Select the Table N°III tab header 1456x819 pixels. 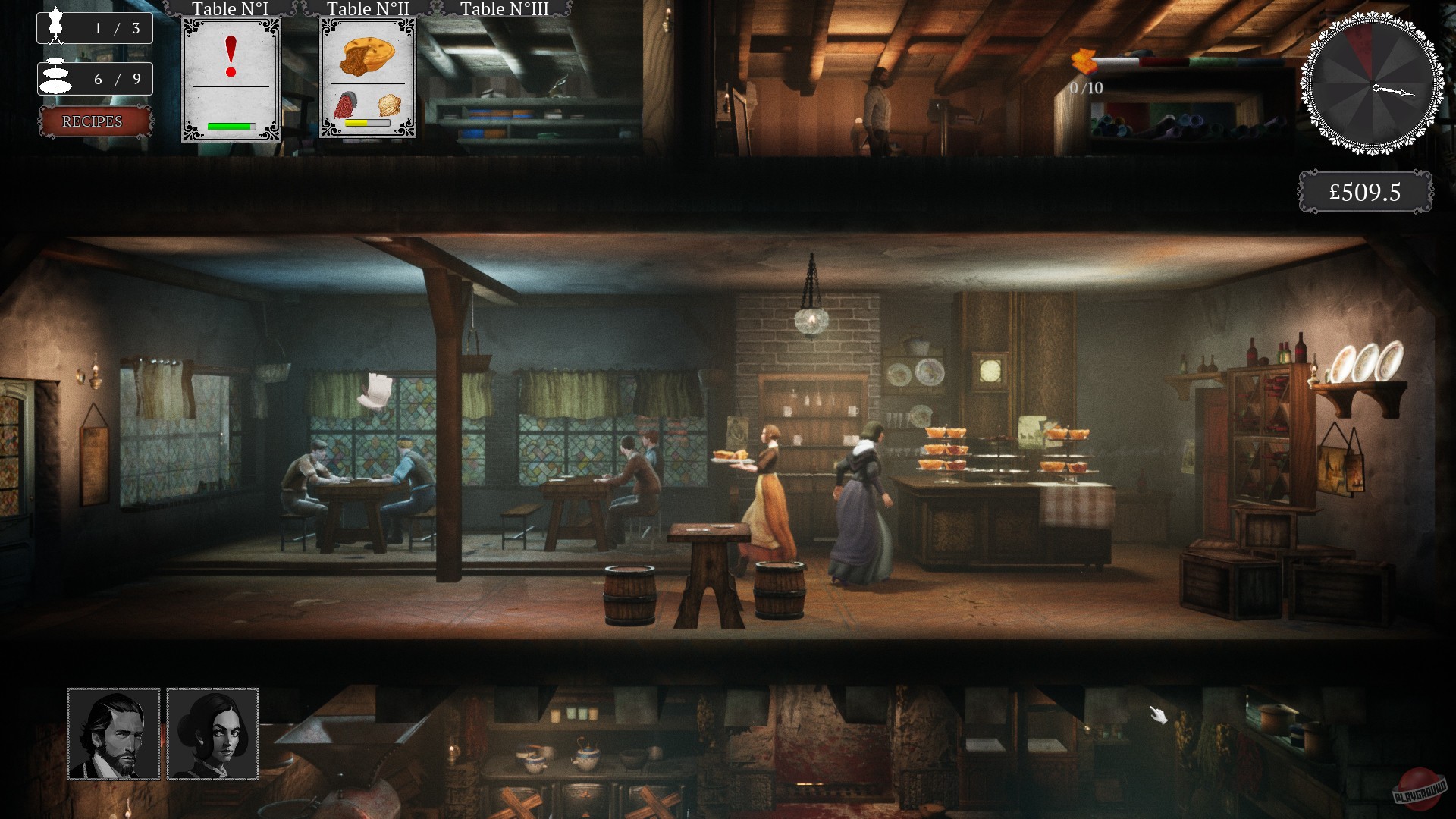(504, 9)
